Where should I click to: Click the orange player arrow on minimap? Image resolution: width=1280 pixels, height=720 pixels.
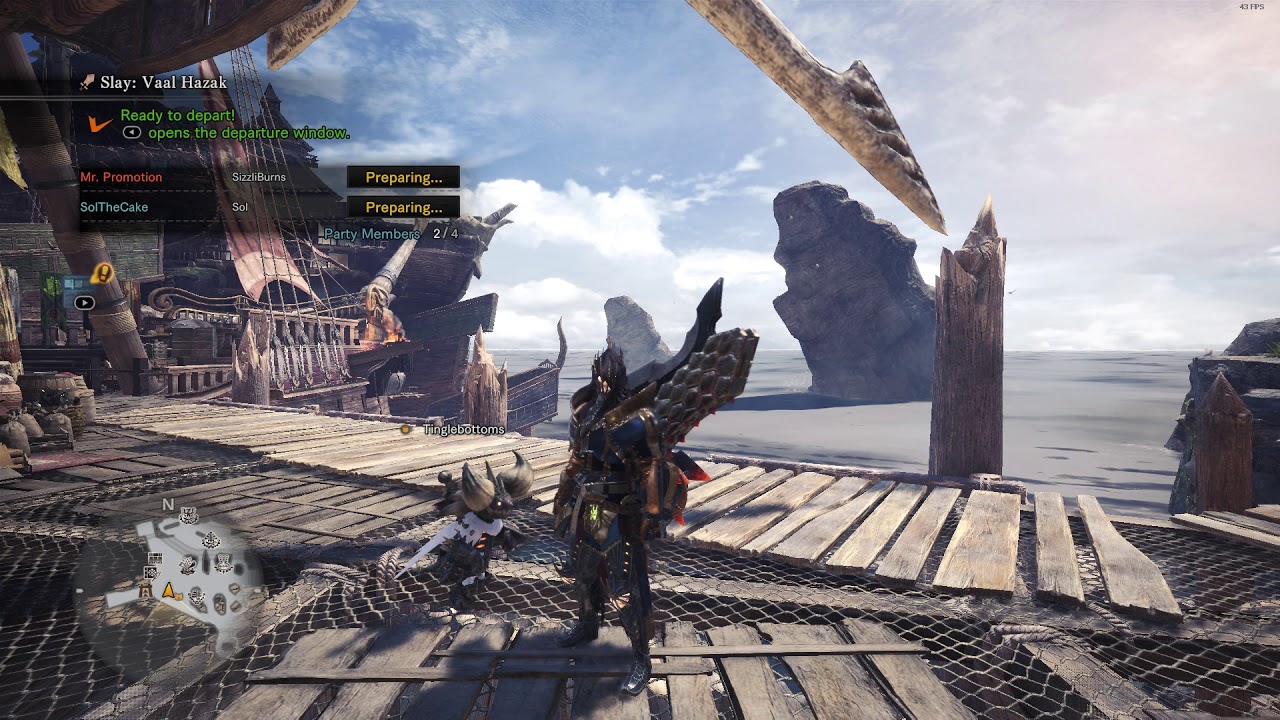(170, 590)
